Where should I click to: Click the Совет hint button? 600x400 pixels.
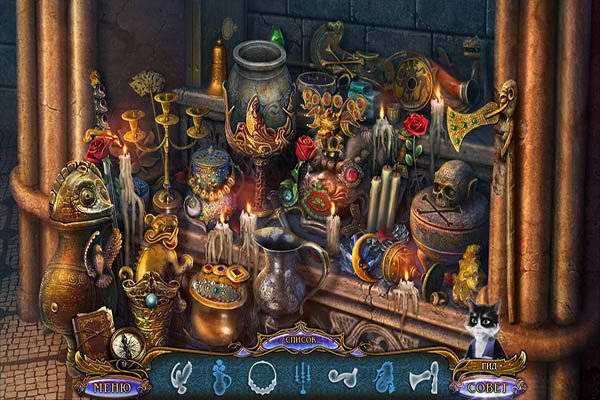tap(486, 387)
